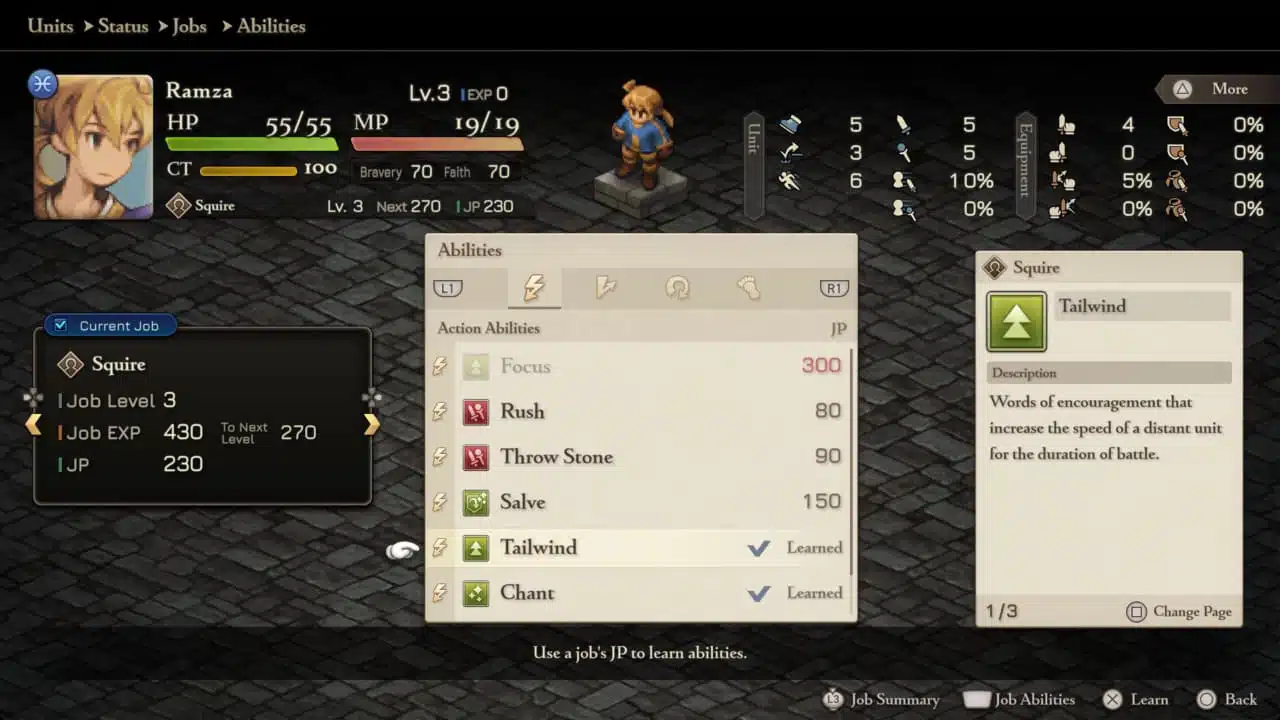Image resolution: width=1280 pixels, height=720 pixels.
Task: Choose the Rush ability
Action: (x=640, y=411)
